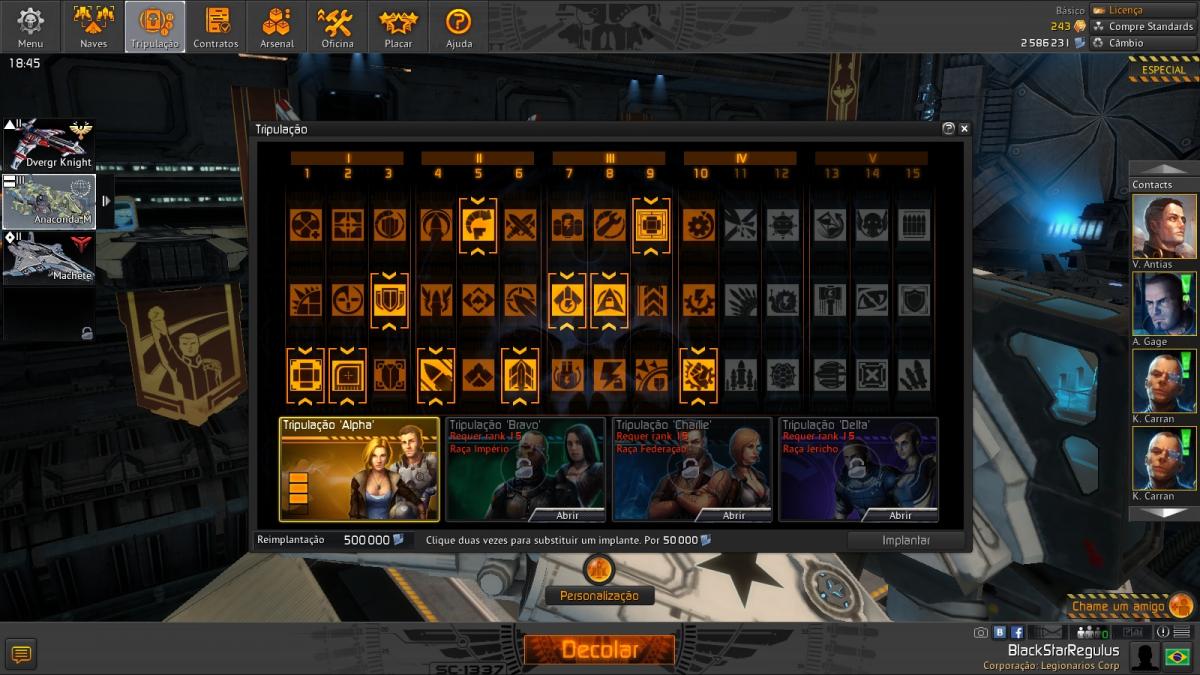Launch with the Decolar button
The width and height of the screenshot is (1200, 675).
[599, 649]
